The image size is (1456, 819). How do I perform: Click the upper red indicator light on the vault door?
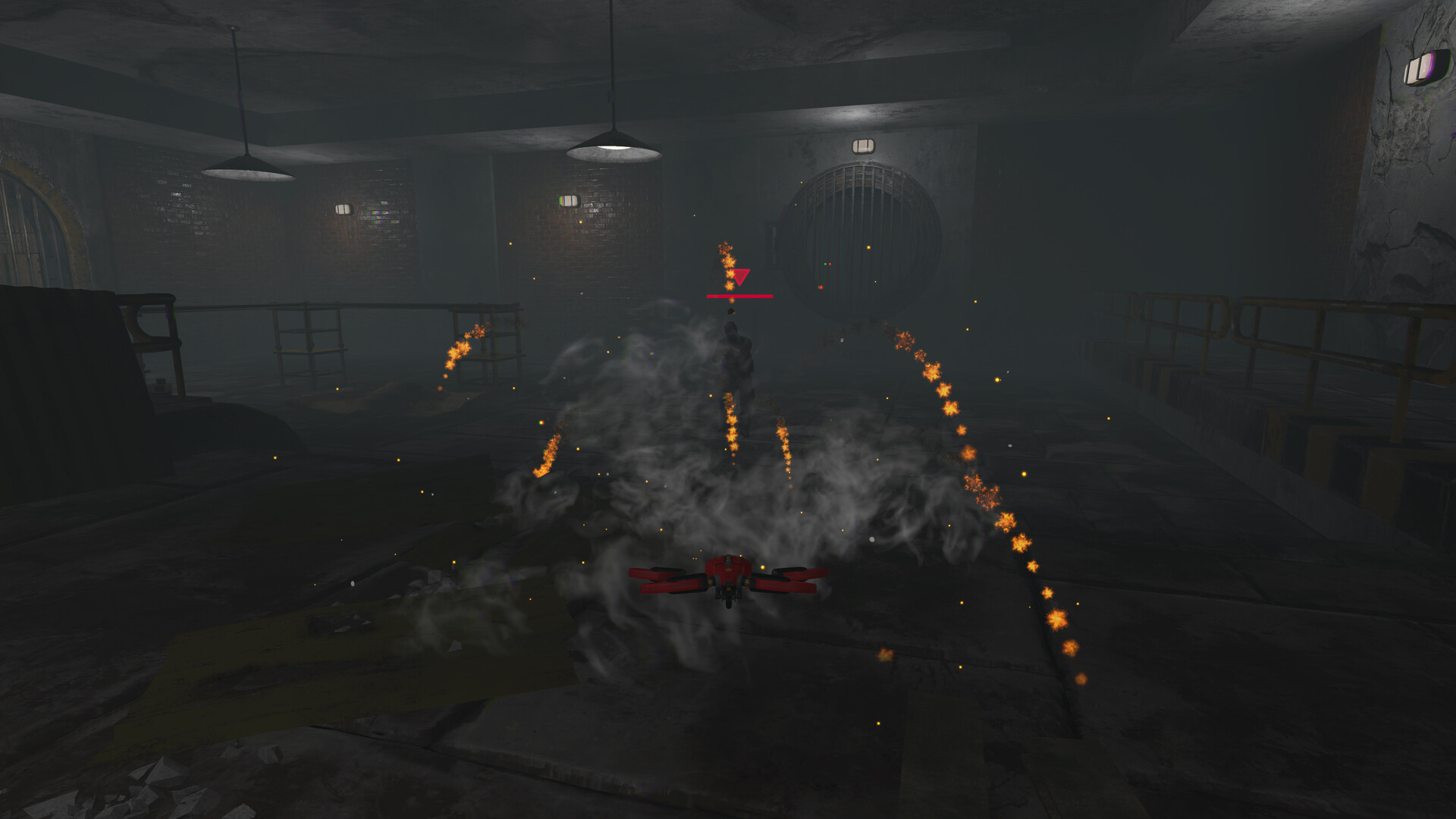pyautogui.click(x=830, y=263)
